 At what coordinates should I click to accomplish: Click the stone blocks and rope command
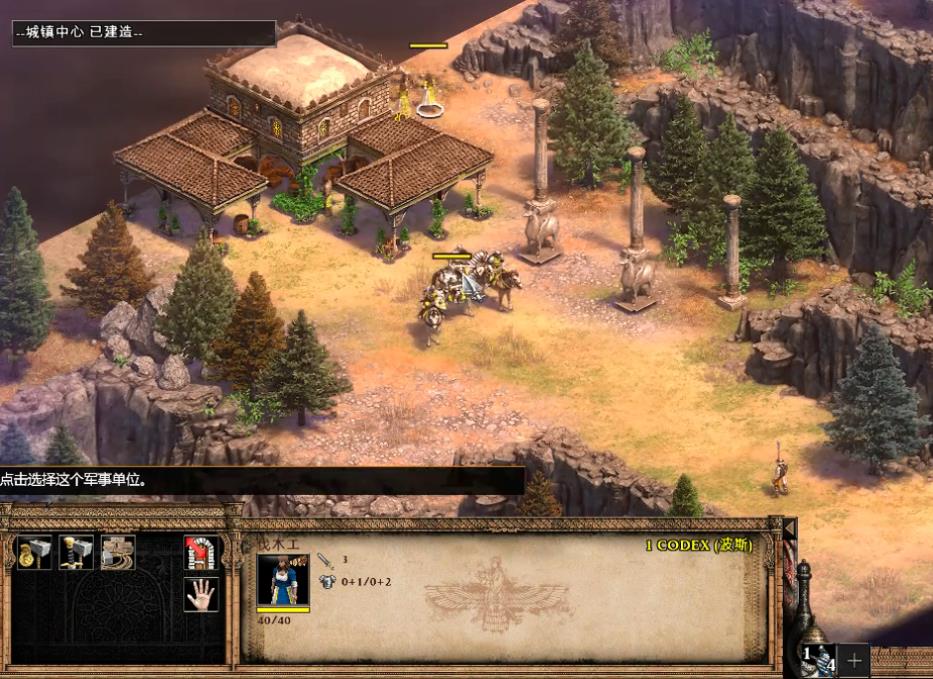tap(118, 552)
